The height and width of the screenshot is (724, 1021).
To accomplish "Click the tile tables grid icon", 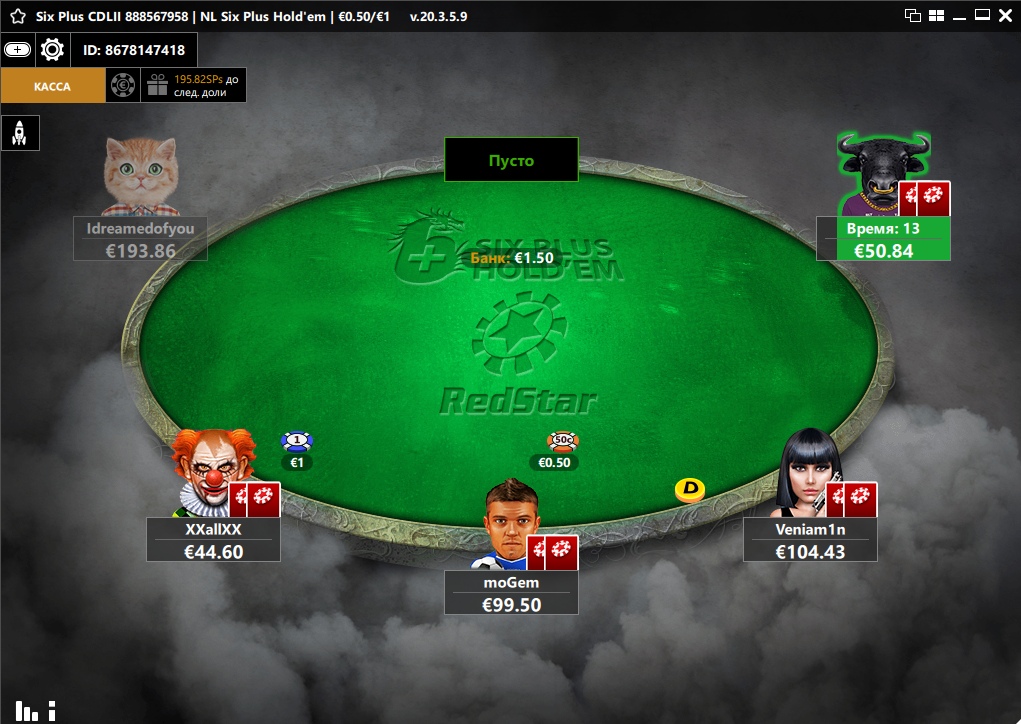I will pos(937,15).
